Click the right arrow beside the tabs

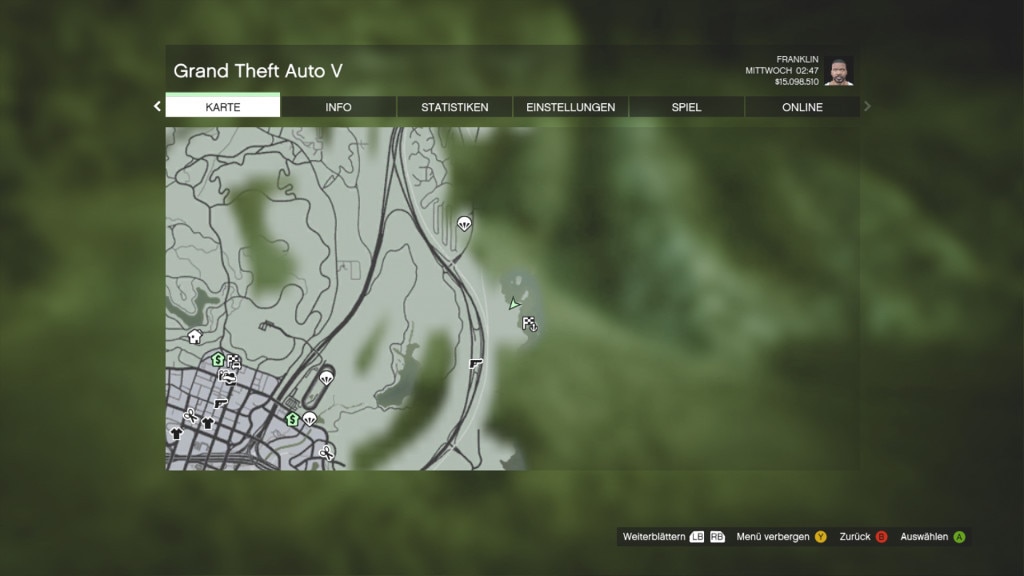point(867,106)
